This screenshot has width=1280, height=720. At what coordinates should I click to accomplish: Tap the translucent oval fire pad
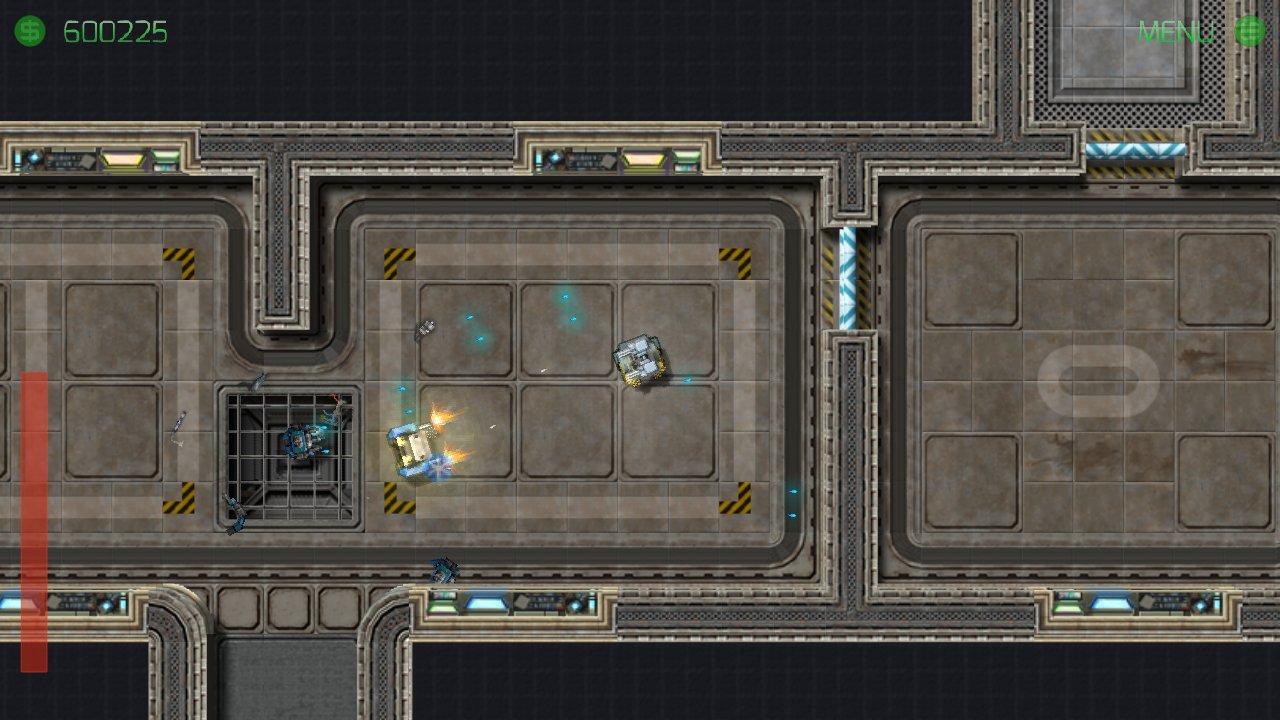1098,381
